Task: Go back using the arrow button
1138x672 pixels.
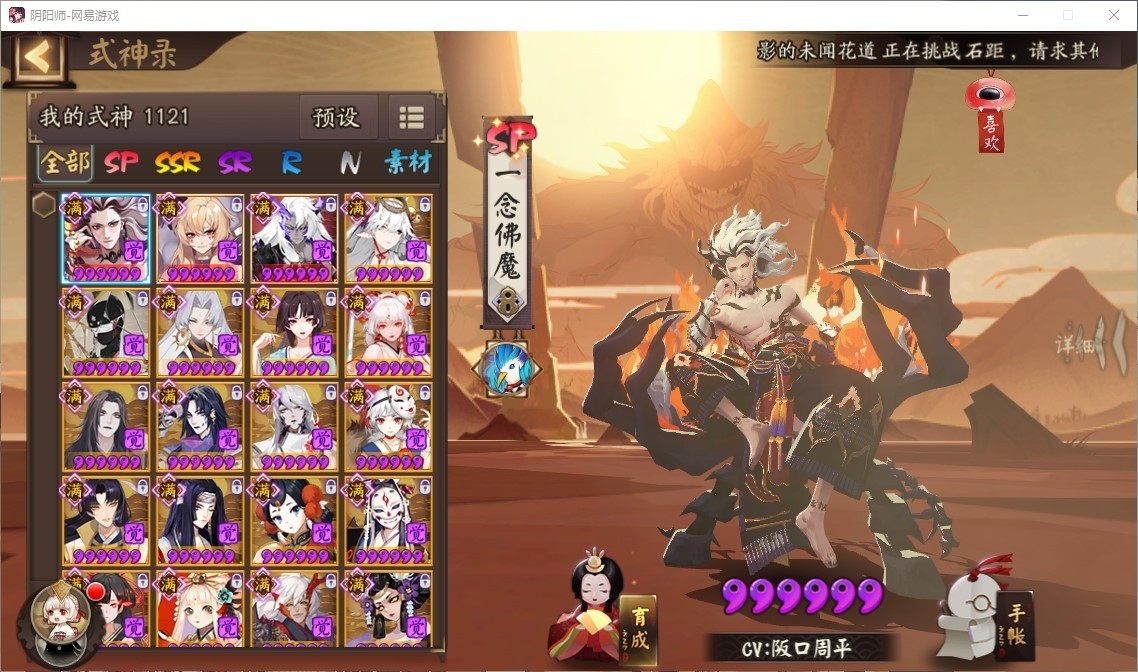Action: [x=38, y=57]
